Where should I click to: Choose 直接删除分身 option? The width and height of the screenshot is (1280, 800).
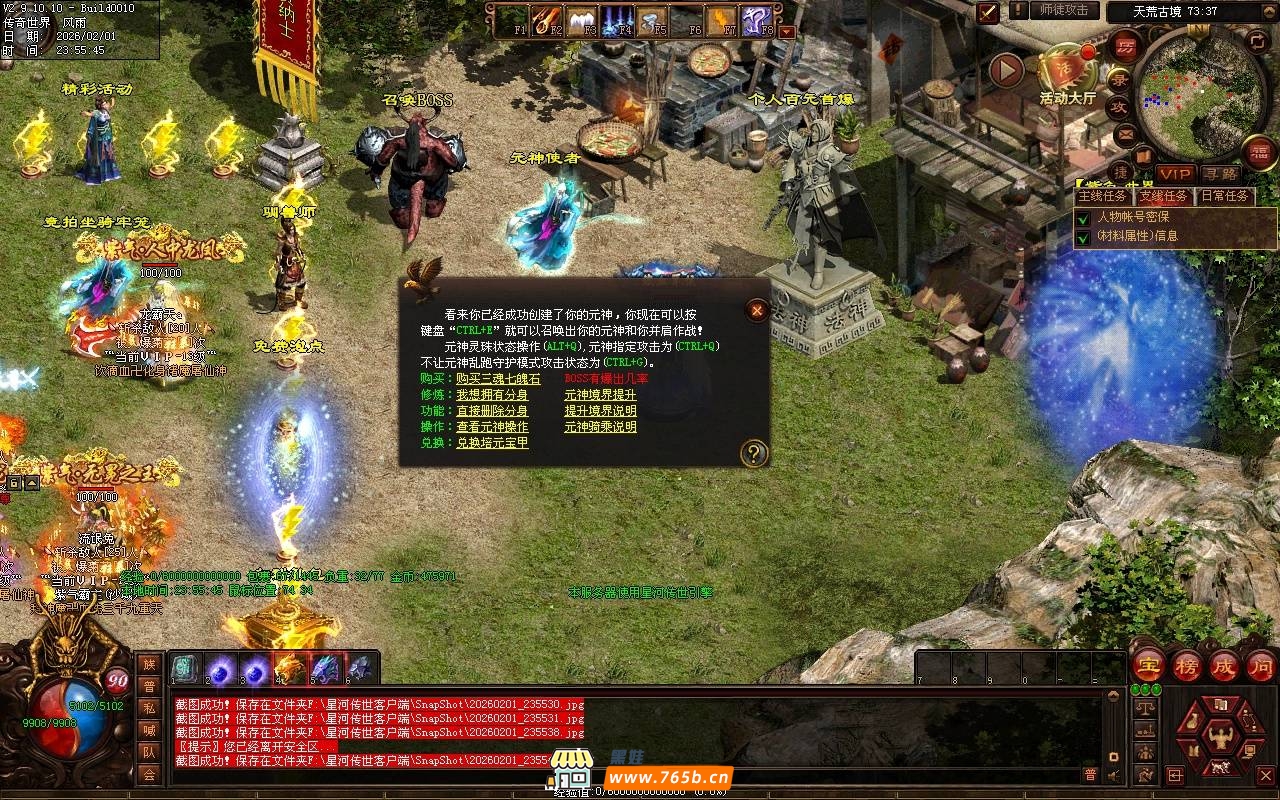point(492,411)
